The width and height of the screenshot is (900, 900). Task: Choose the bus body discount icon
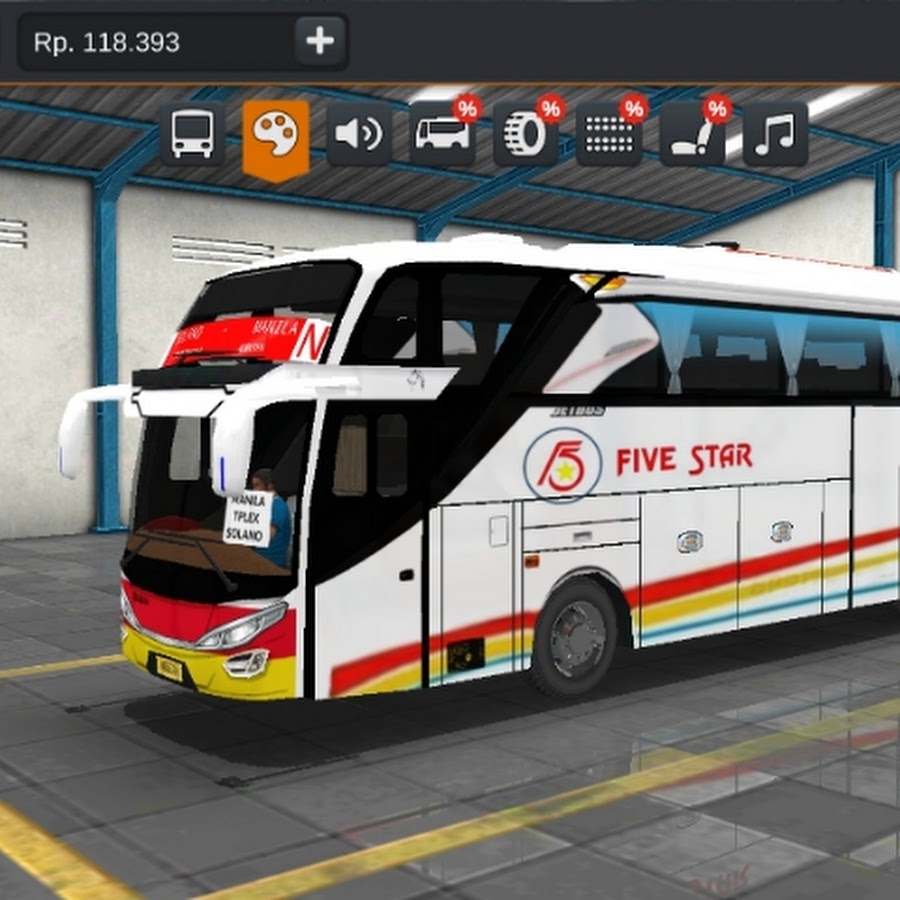coord(442,134)
